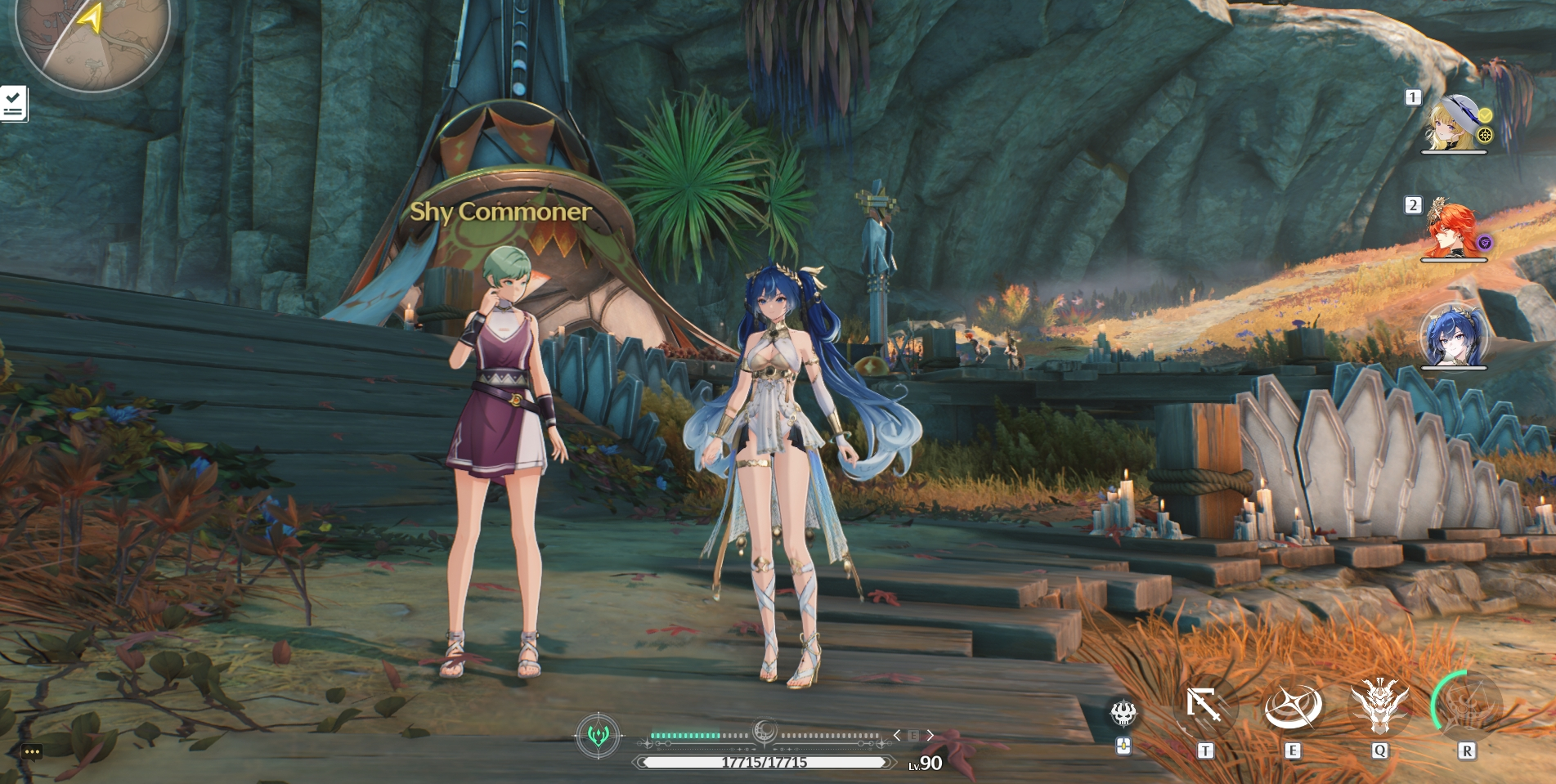Trigger the dragon-head echo skill
Viewport: 1556px width, 784px height.
click(x=1379, y=705)
